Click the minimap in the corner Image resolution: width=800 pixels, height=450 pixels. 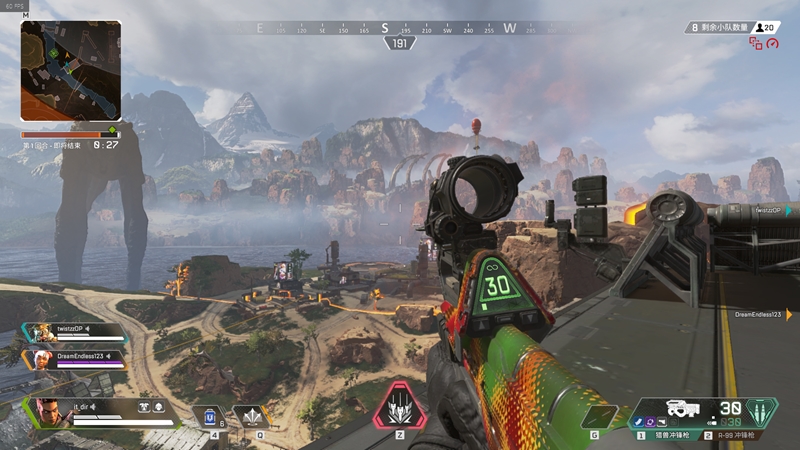[x=71, y=71]
